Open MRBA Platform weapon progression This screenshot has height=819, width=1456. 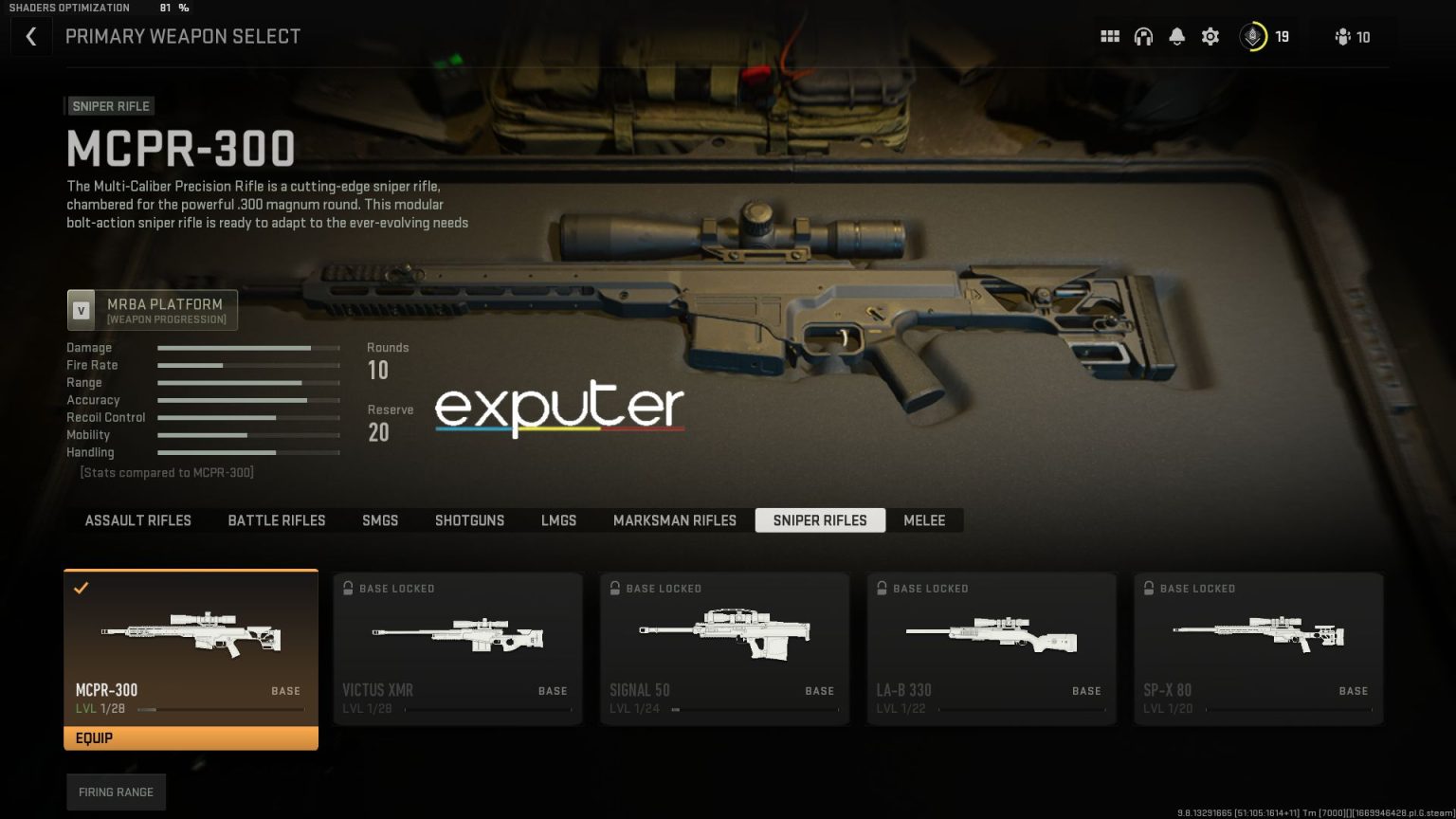point(153,310)
